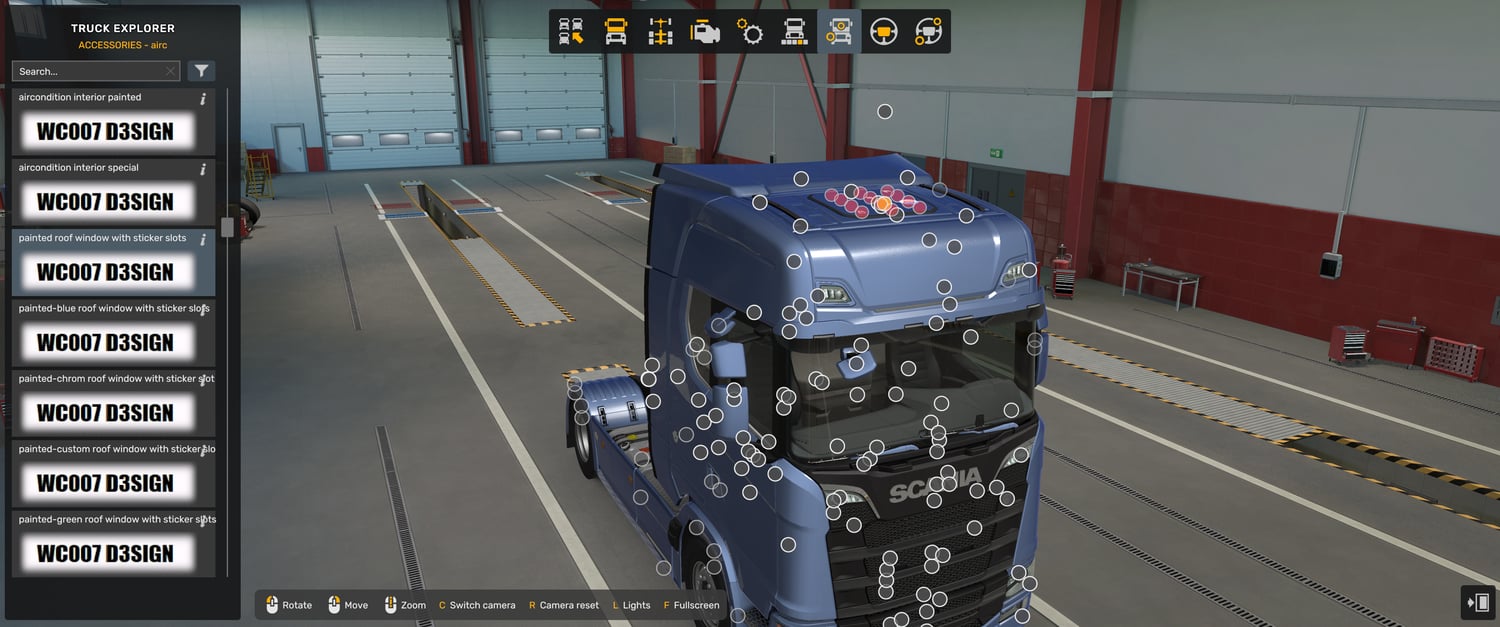Screen dimensions: 1500x627
Task: Clear the search box with the X
Action: tap(171, 71)
